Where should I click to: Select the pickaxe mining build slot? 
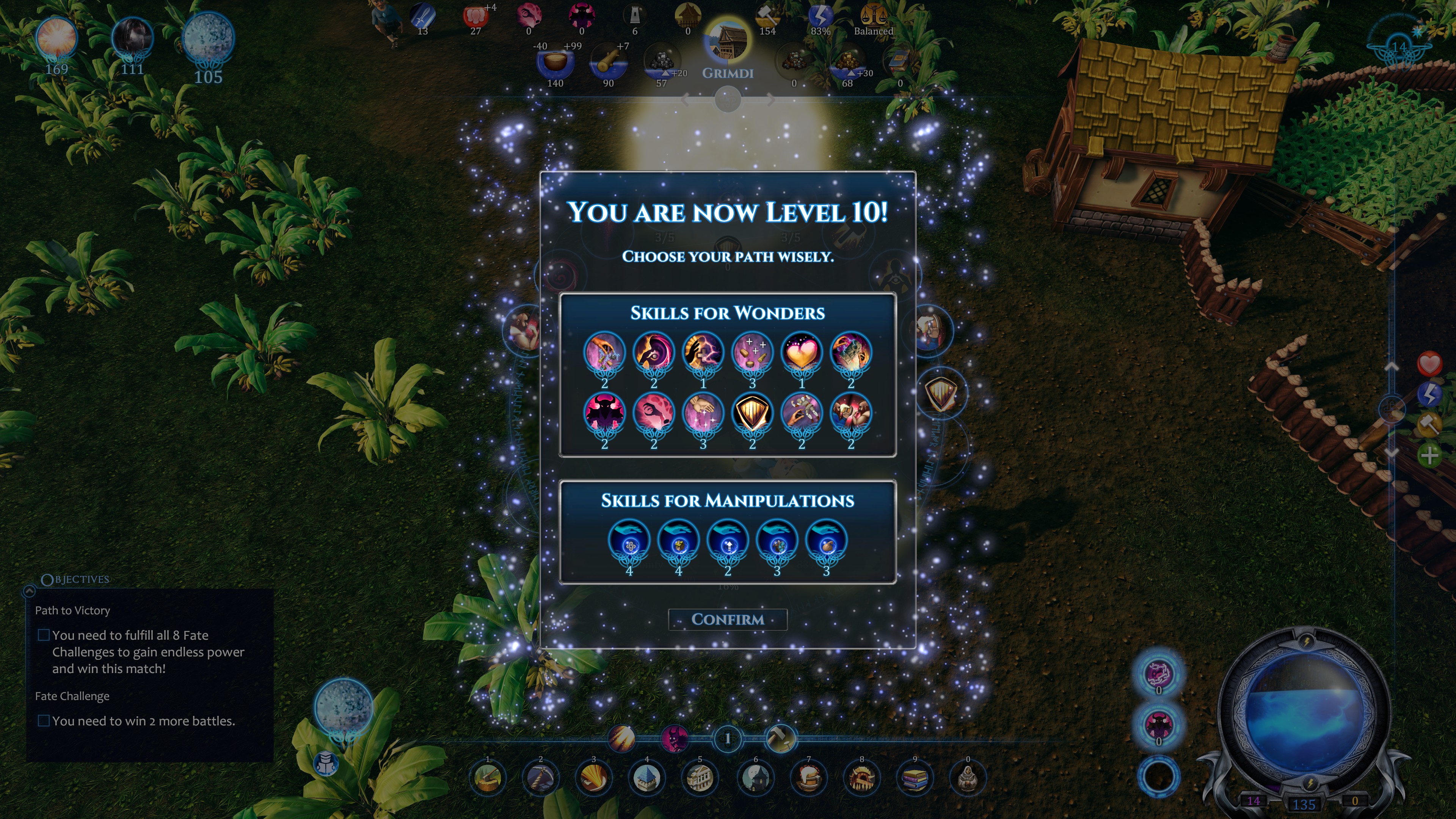pyautogui.click(x=540, y=778)
